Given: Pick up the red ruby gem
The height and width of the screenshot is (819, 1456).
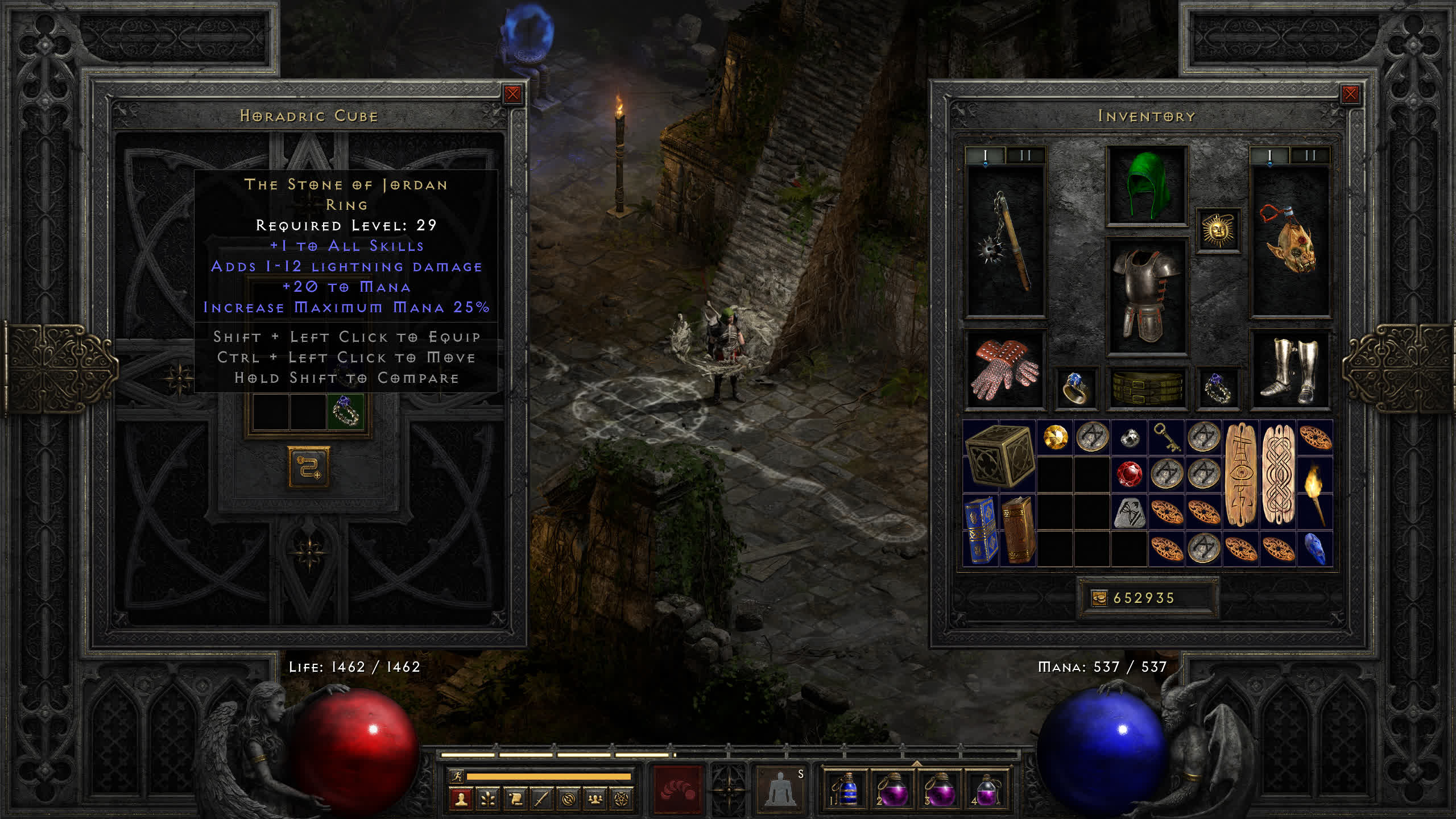Looking at the screenshot, I should 1129,474.
